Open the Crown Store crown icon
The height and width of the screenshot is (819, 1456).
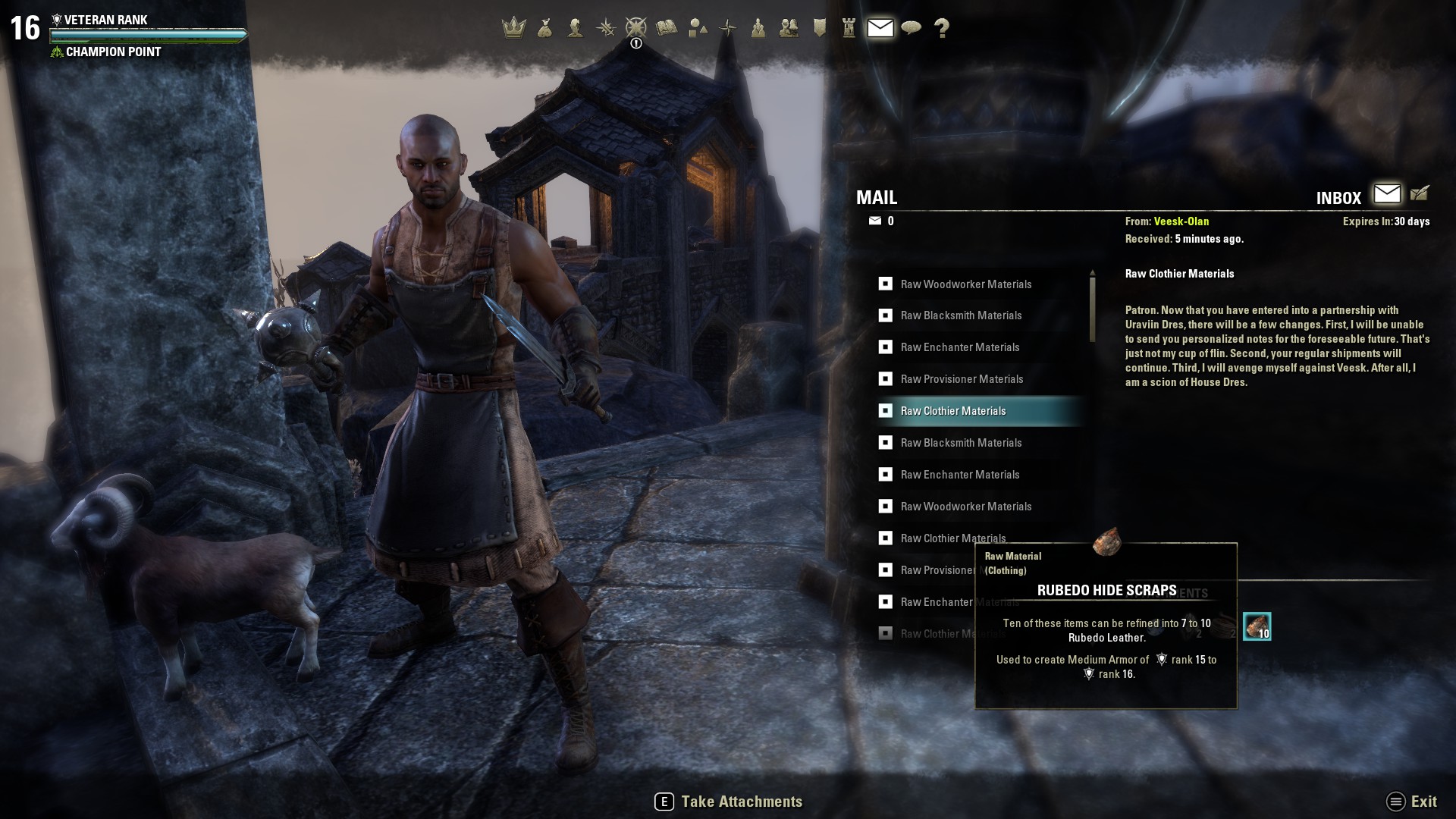[514, 28]
